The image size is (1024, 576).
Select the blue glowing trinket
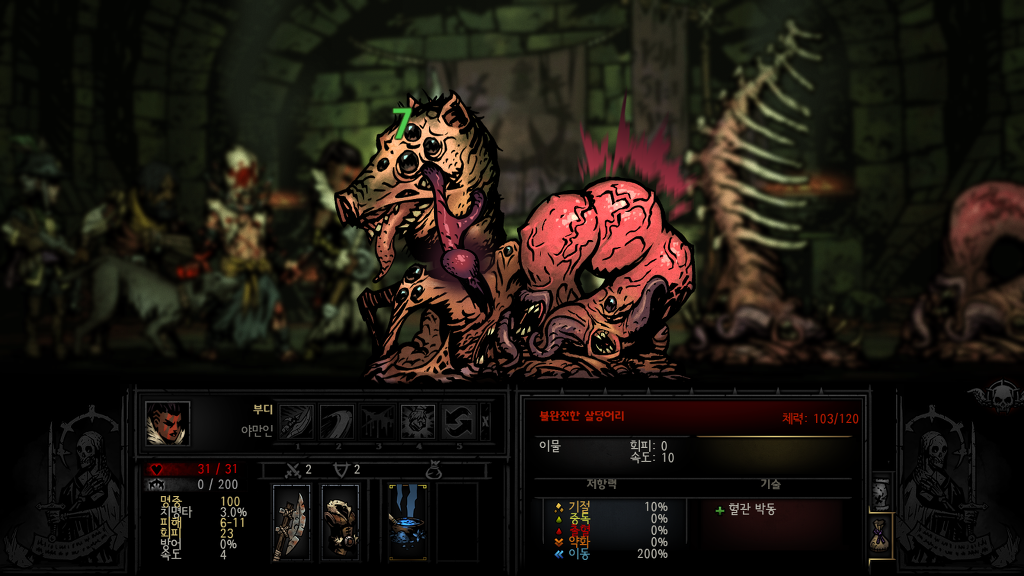coord(408,521)
